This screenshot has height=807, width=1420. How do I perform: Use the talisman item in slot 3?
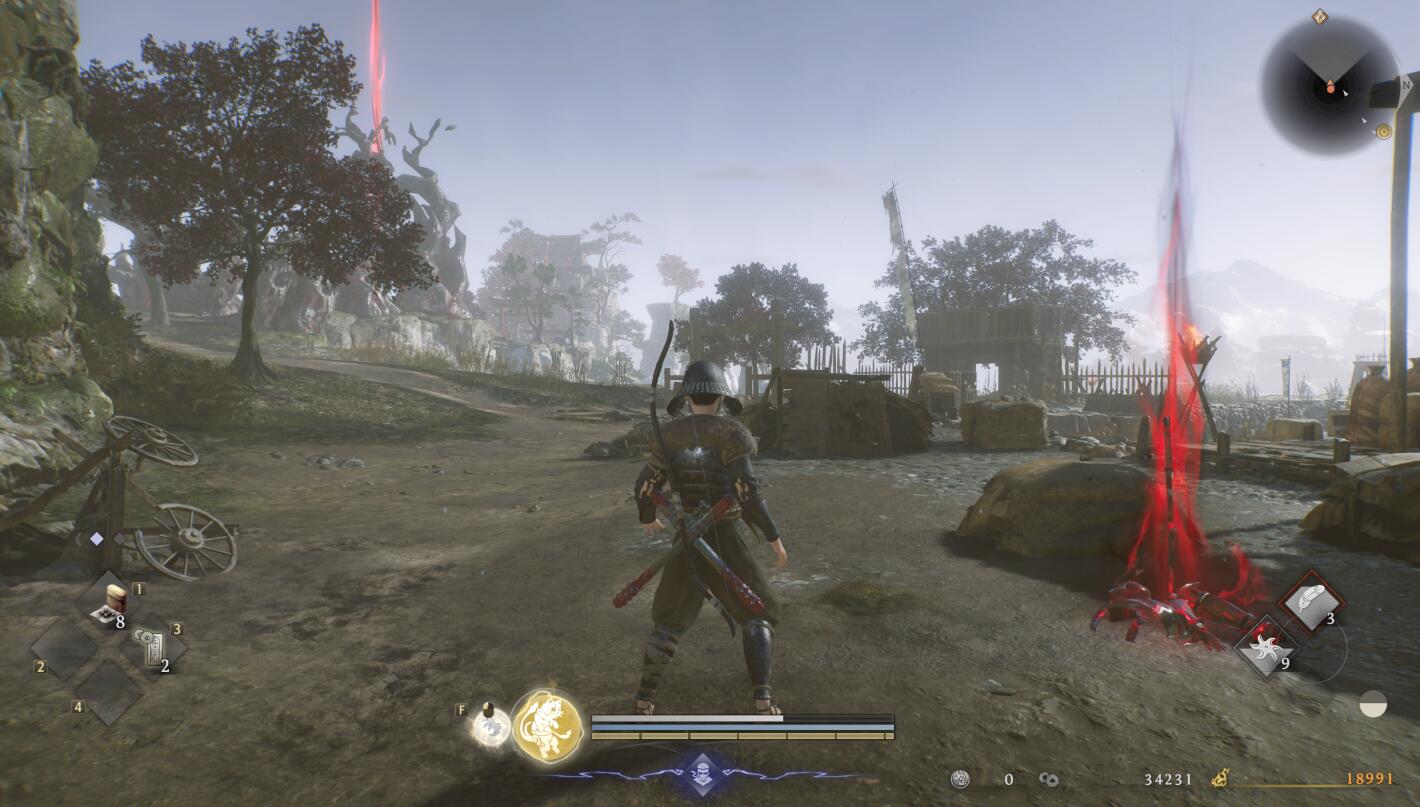pyautogui.click(x=152, y=647)
